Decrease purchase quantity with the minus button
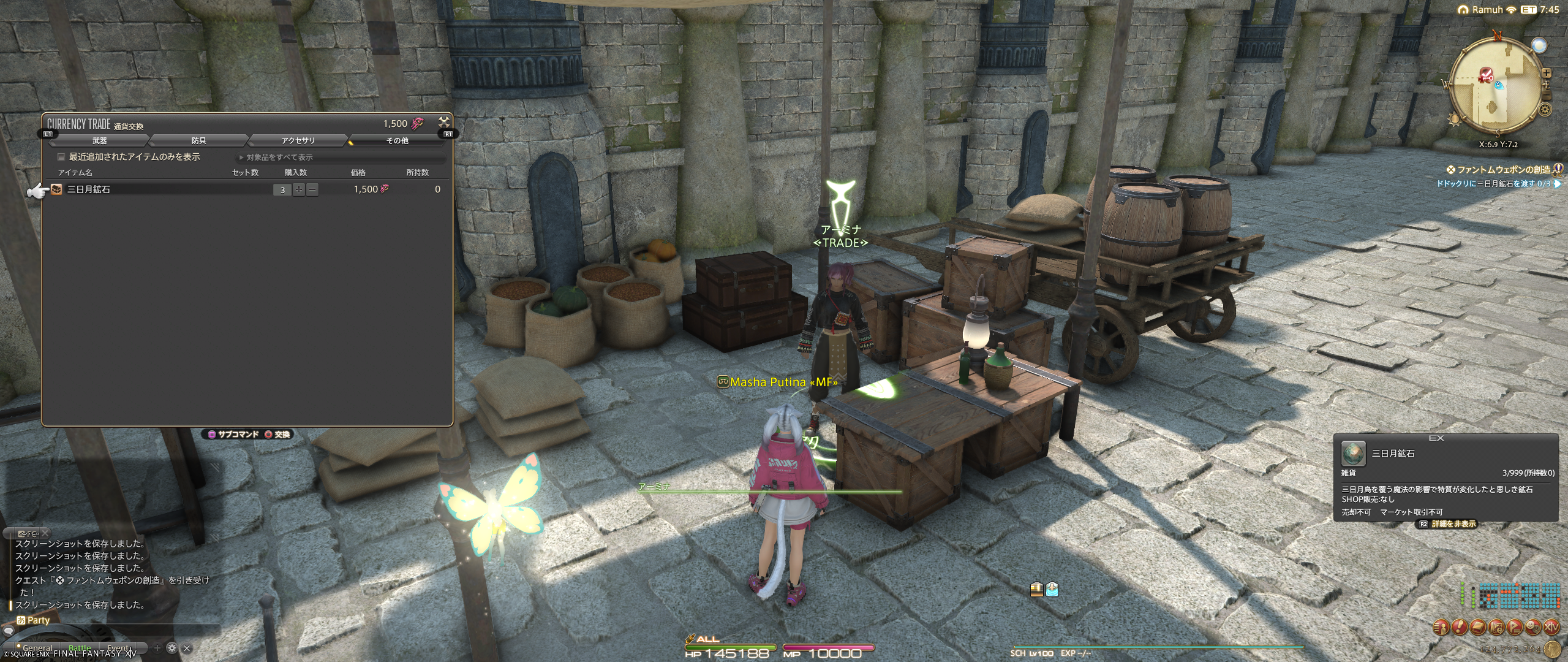 point(312,190)
